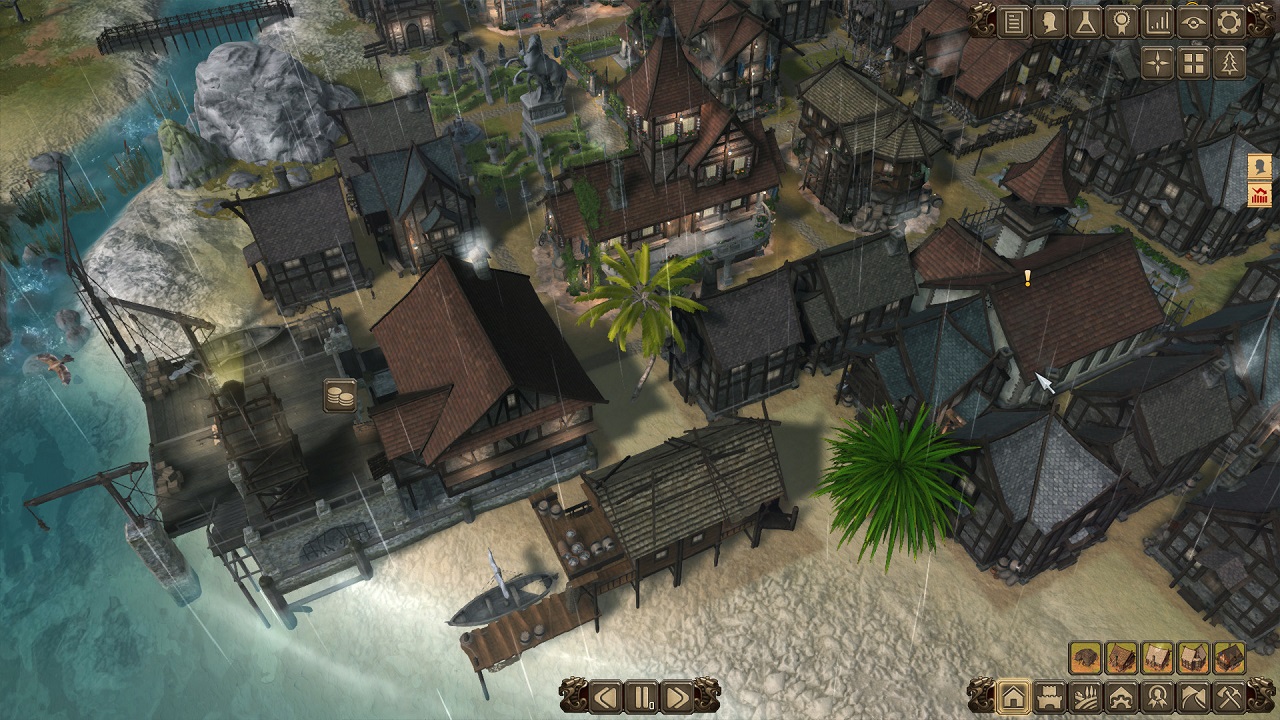Click the four-point compass star button

tap(1157, 63)
